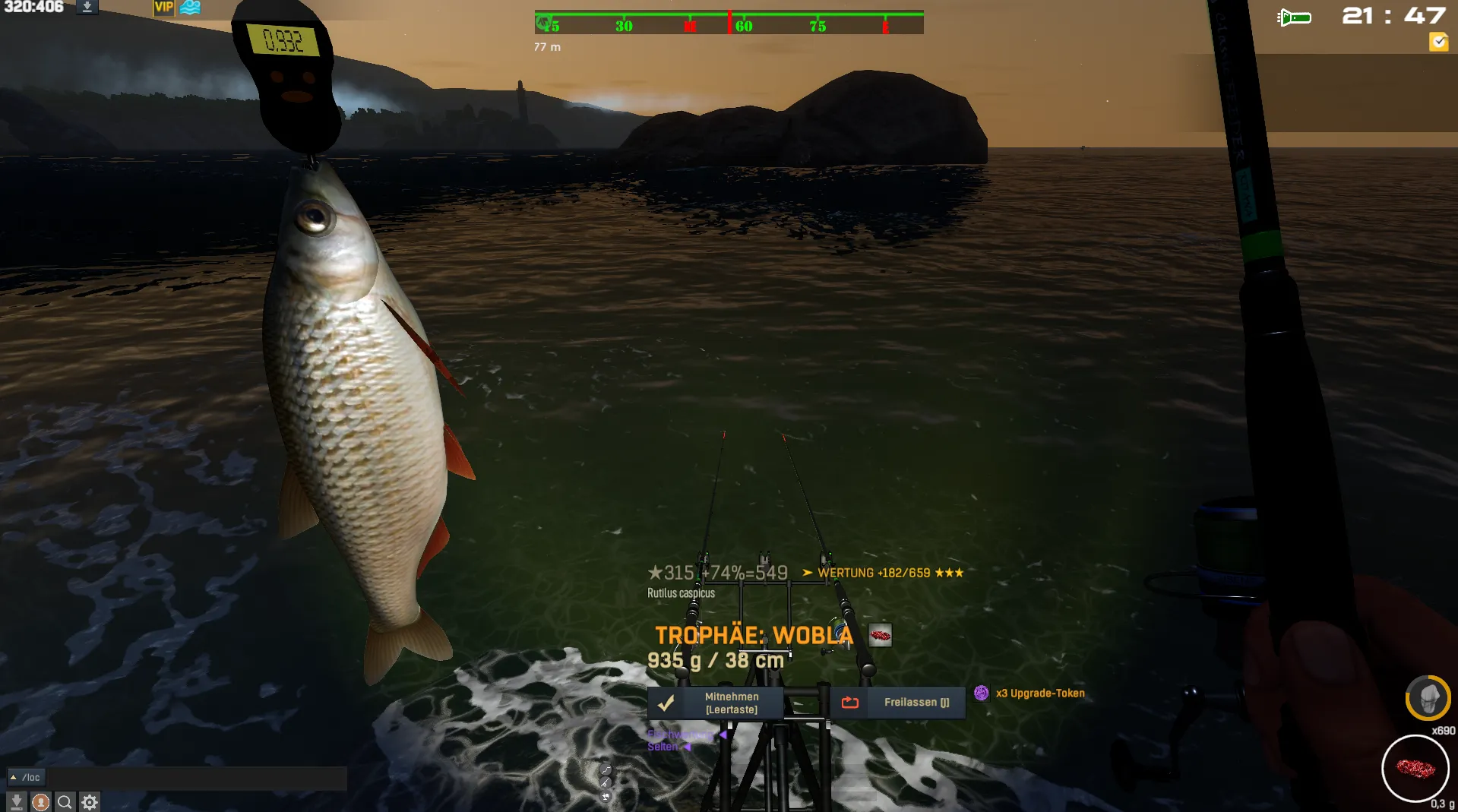1458x812 pixels.
Task: Open the yellow task checklist note
Action: pyautogui.click(x=1438, y=42)
